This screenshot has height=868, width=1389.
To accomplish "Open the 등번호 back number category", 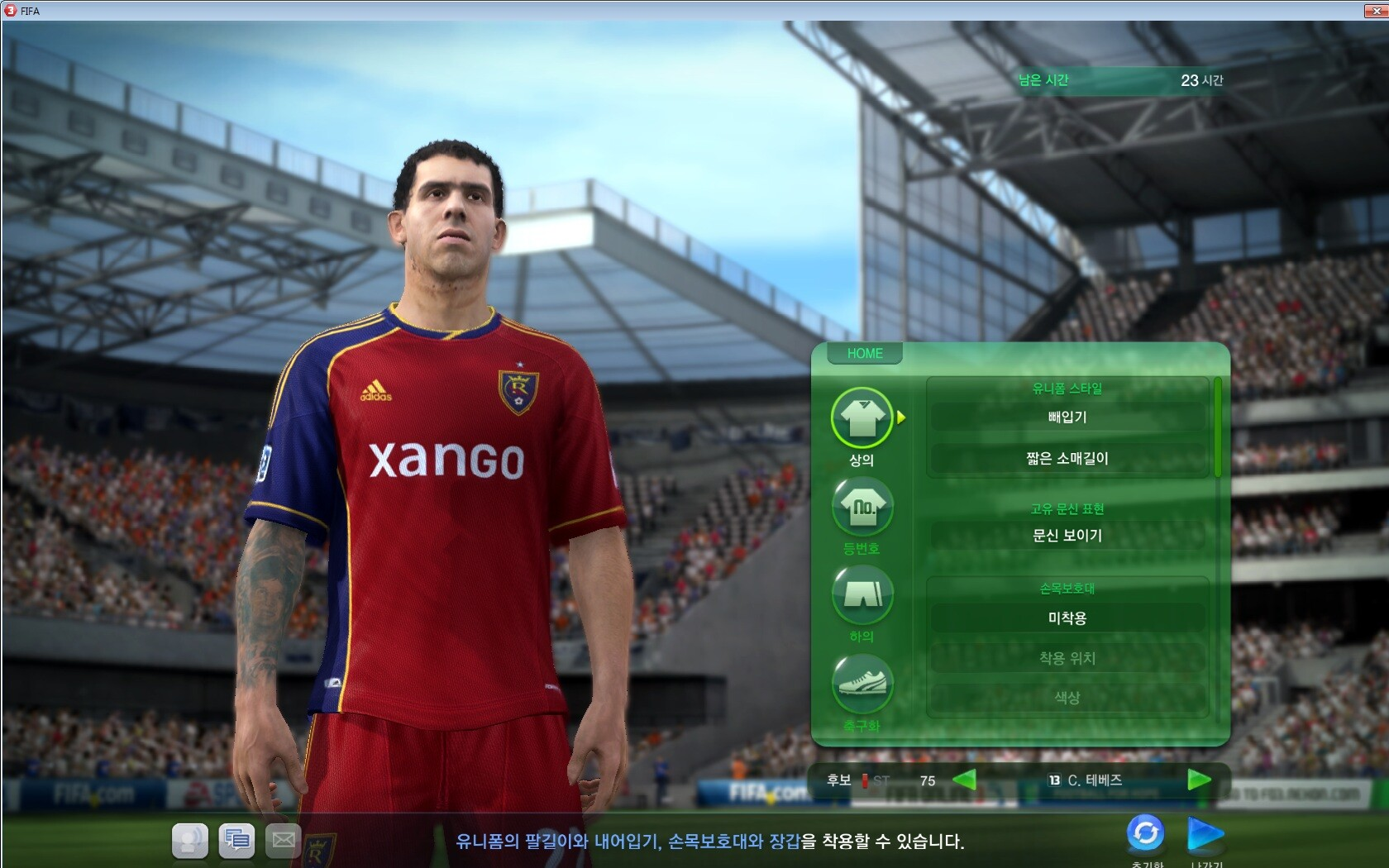I will [x=862, y=507].
